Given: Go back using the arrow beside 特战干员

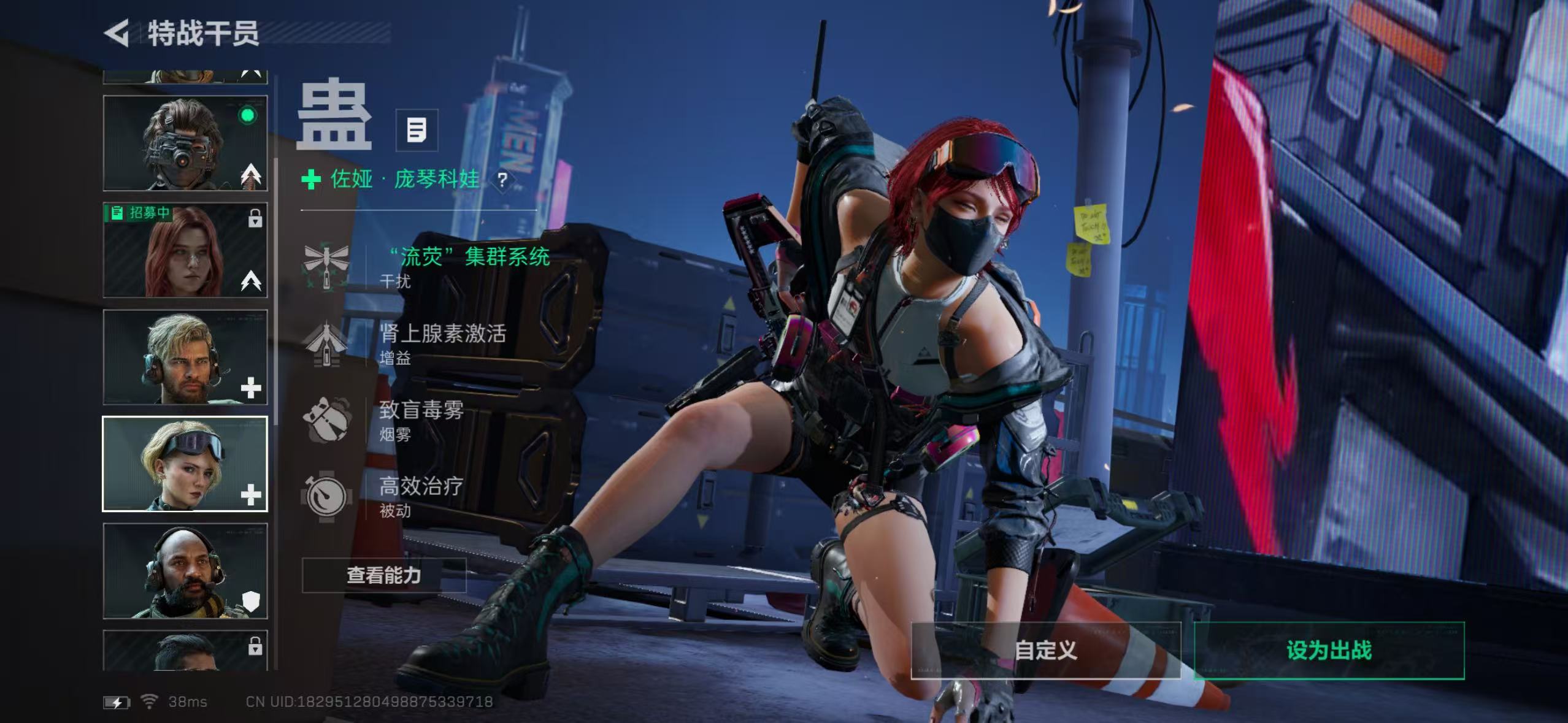Looking at the screenshot, I should point(117,33).
